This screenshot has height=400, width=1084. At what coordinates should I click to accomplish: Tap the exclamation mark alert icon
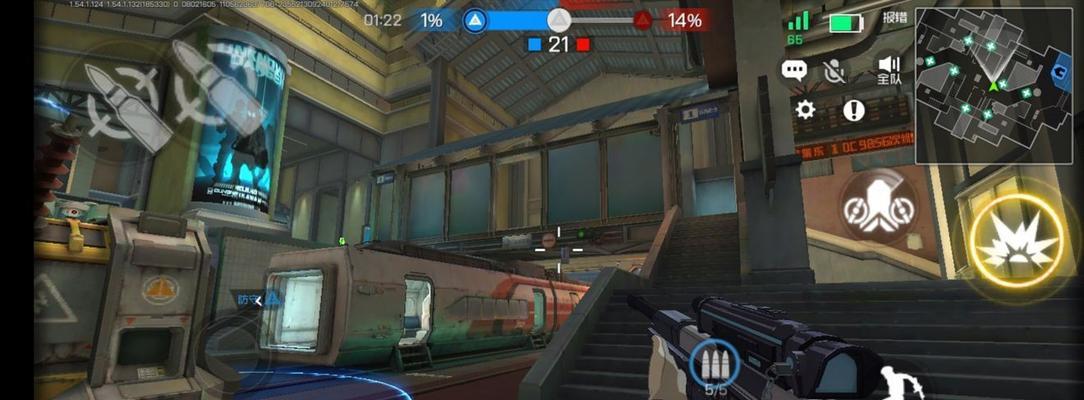pos(853,110)
